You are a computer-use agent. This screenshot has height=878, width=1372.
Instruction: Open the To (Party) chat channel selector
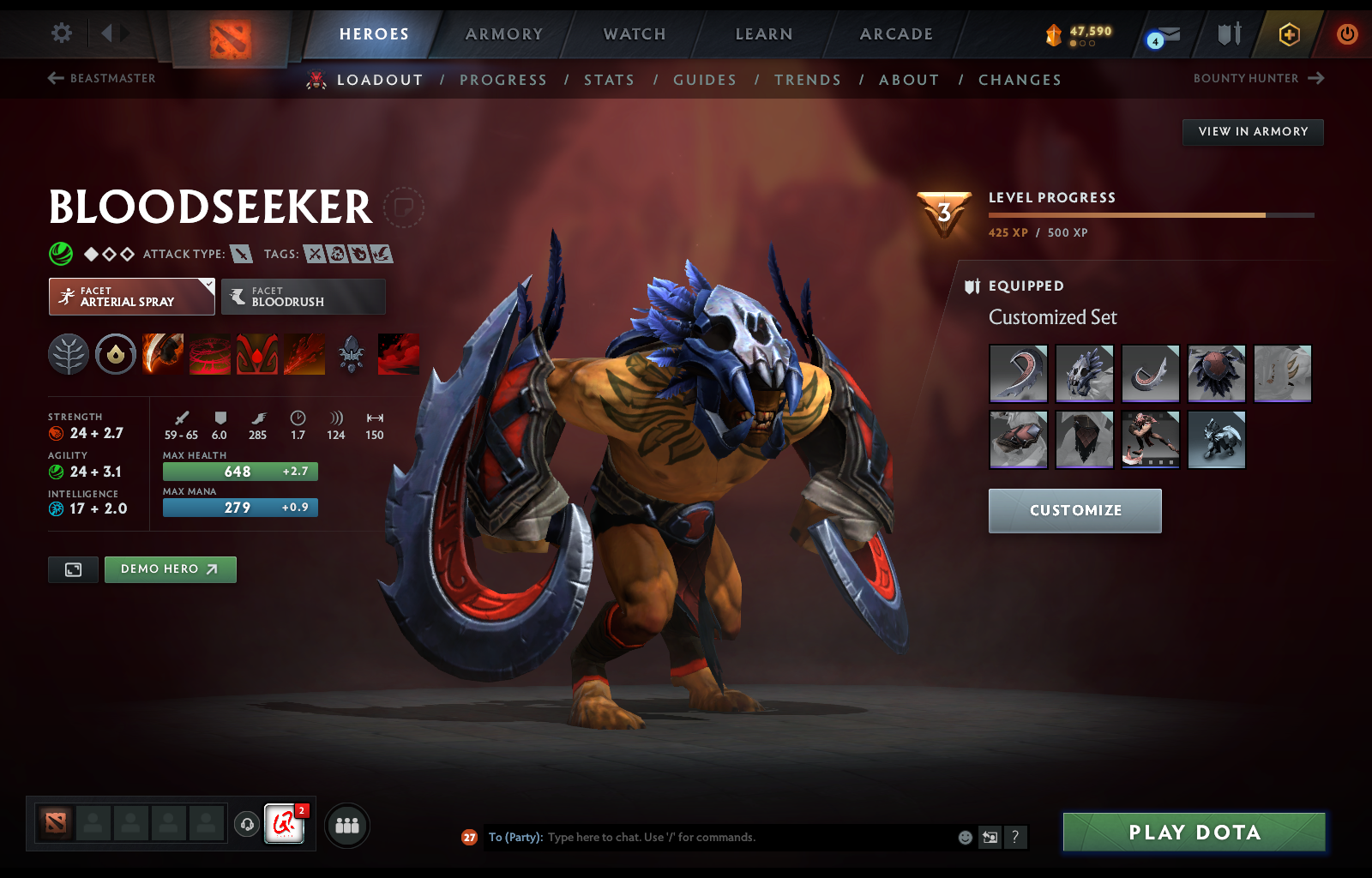click(515, 838)
